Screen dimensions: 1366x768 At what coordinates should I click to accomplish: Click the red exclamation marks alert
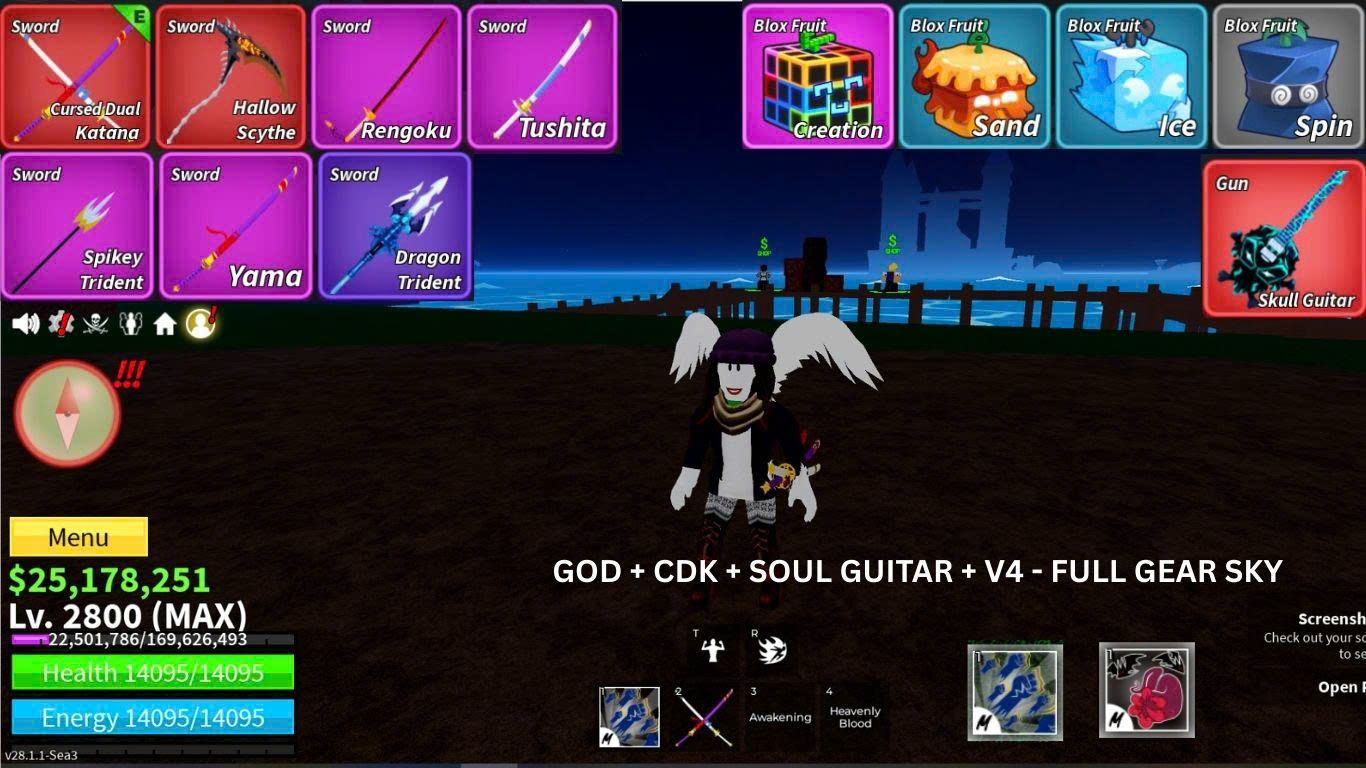[130, 373]
